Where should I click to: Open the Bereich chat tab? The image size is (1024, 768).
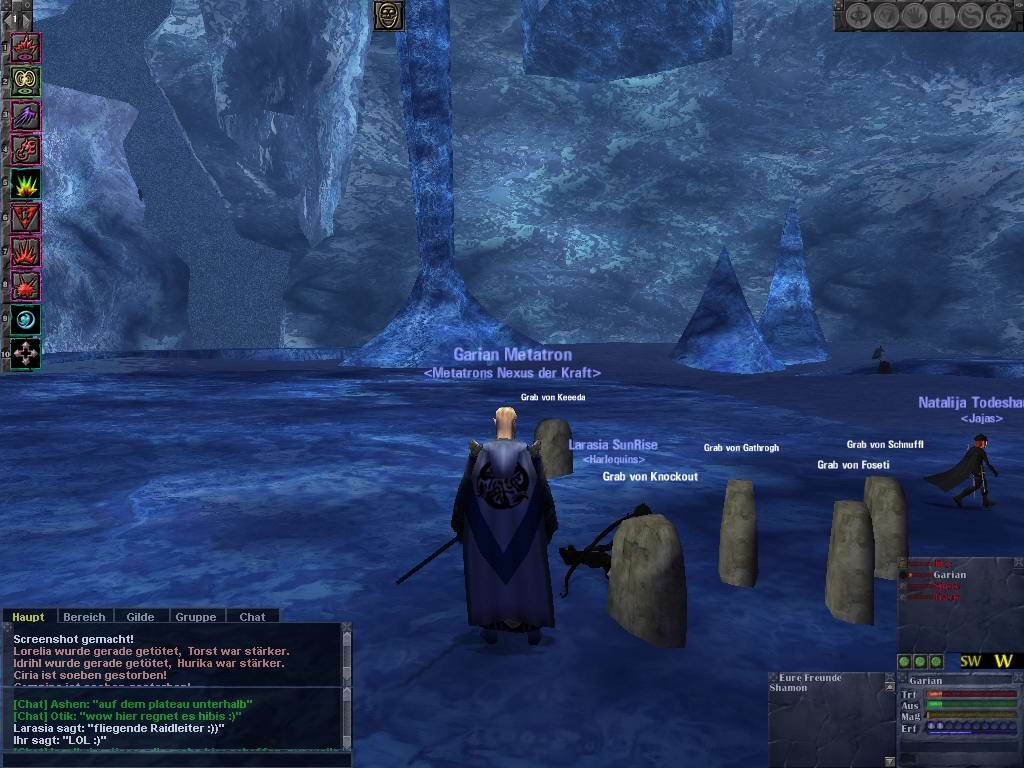[84, 617]
